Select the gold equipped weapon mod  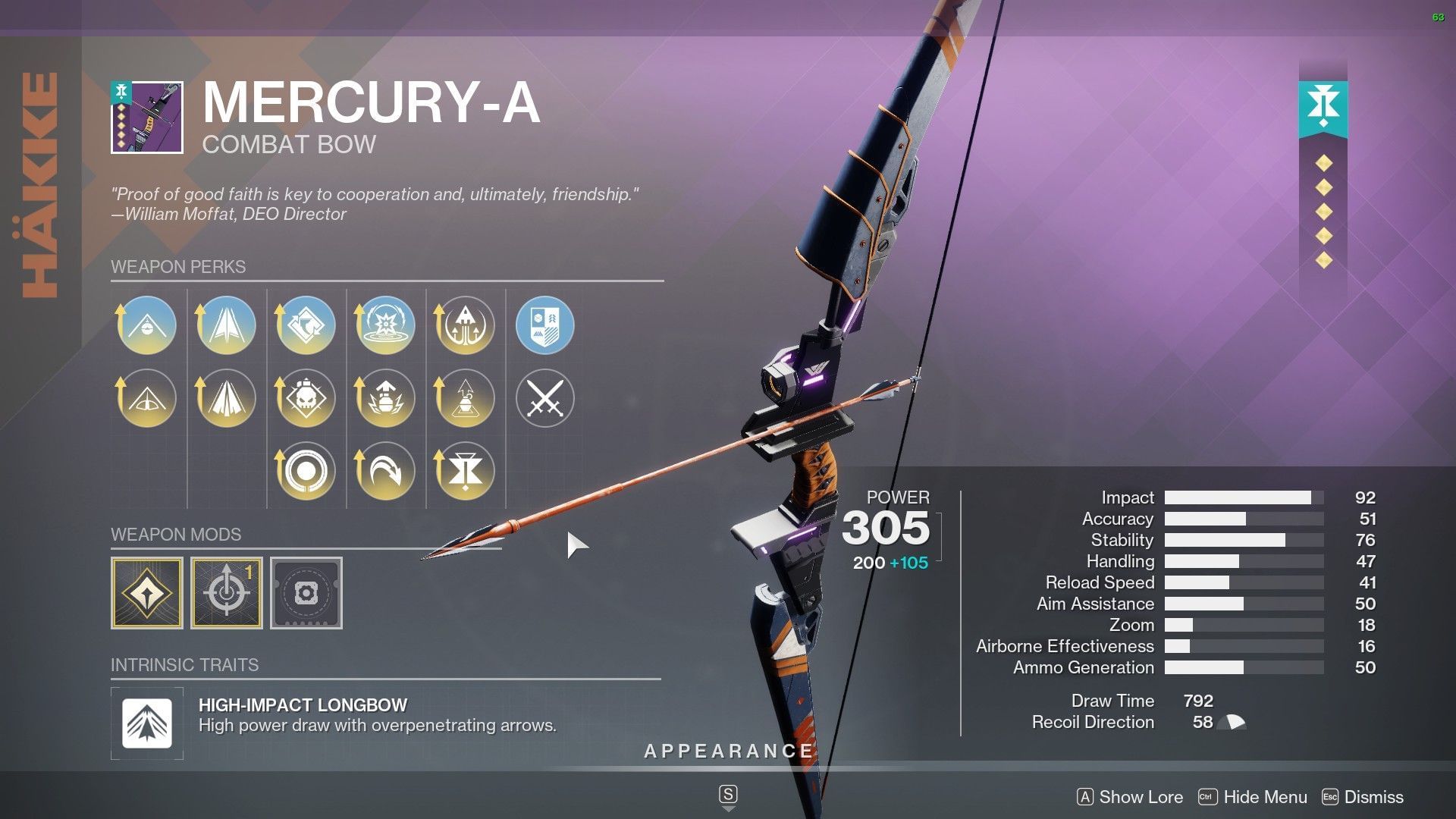click(146, 593)
